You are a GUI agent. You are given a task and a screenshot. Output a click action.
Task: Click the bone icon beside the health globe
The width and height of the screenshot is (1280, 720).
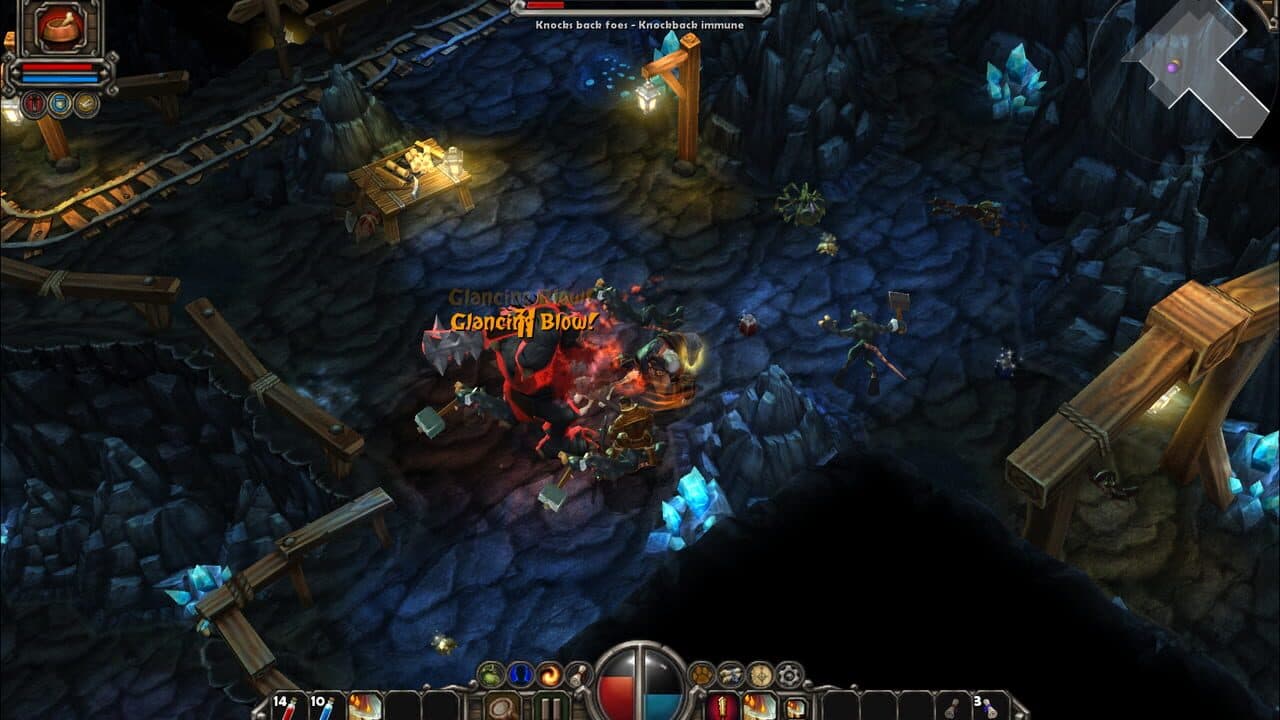577,673
